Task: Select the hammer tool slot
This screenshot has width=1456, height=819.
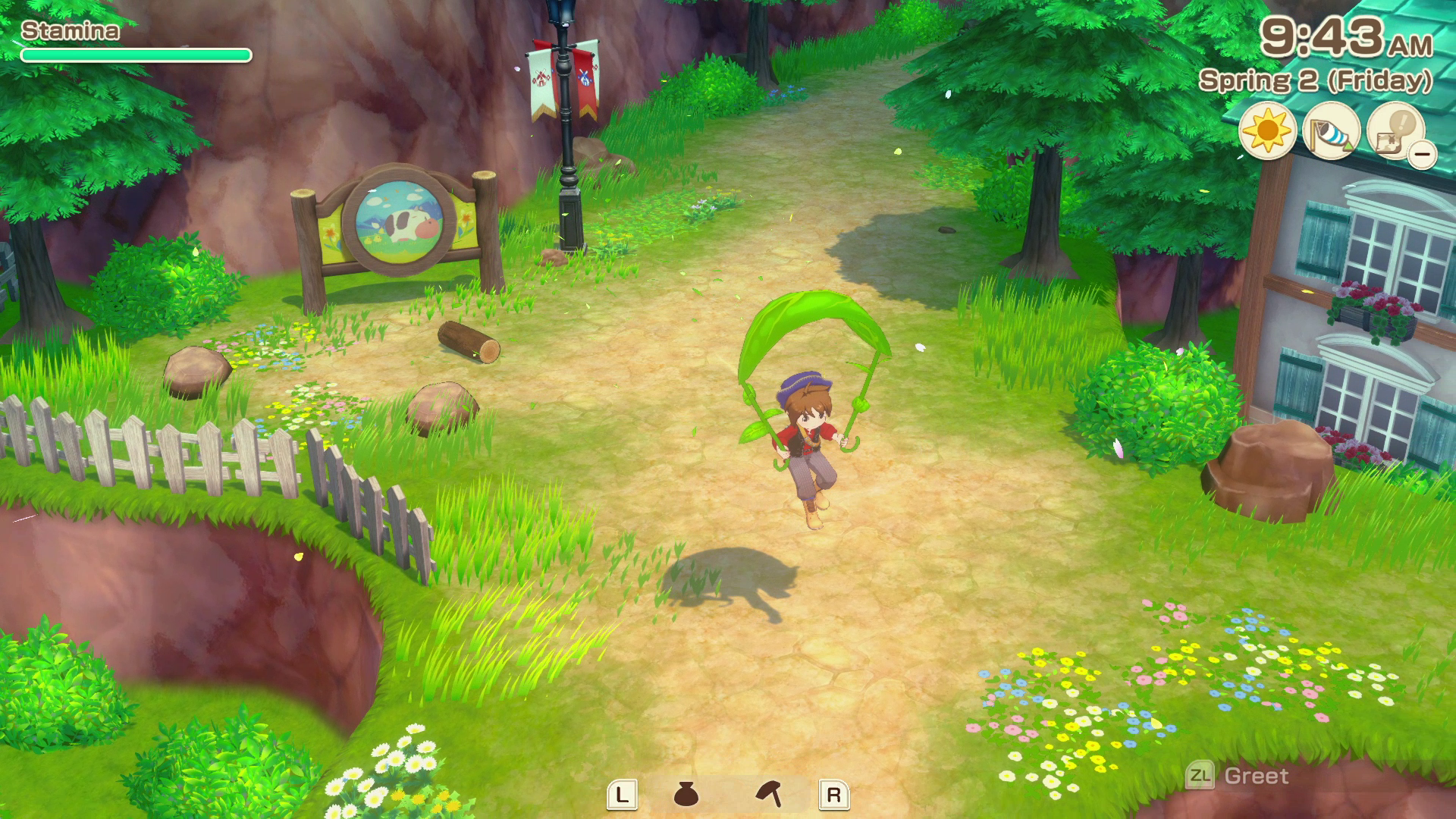Action: [x=769, y=794]
